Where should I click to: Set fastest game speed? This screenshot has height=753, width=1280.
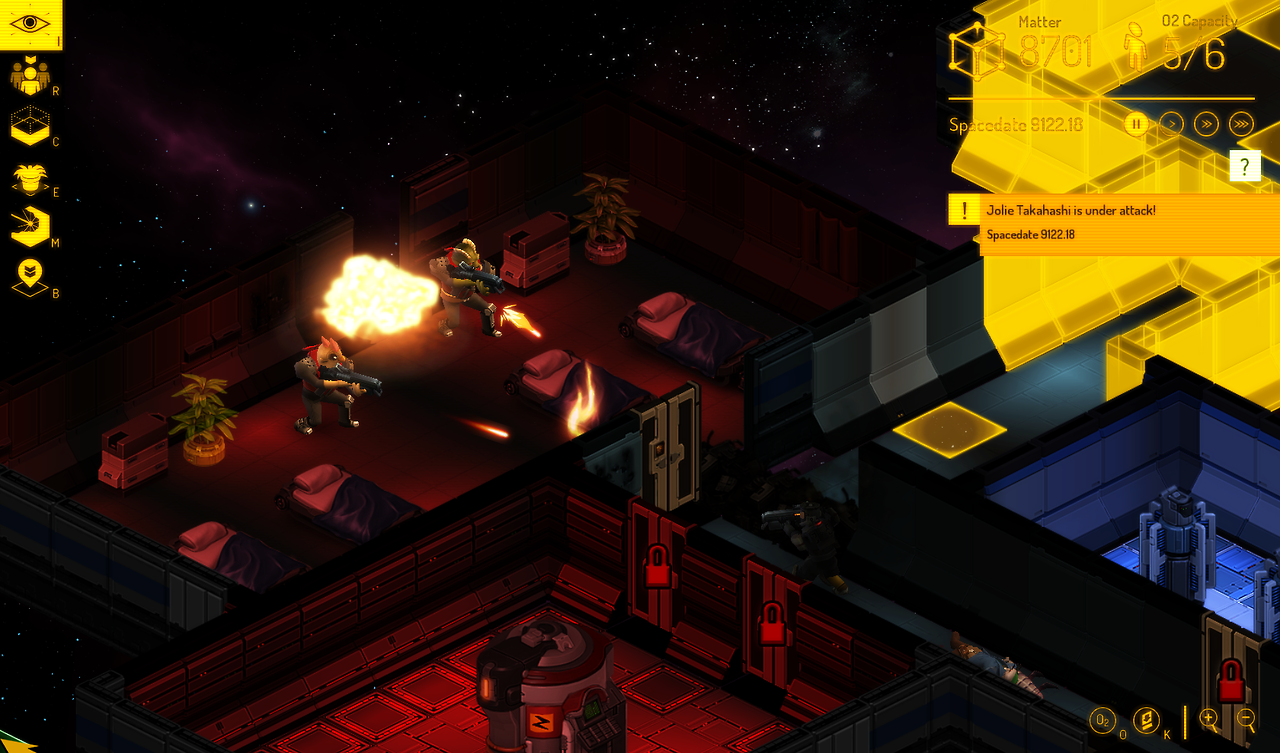tap(1239, 123)
